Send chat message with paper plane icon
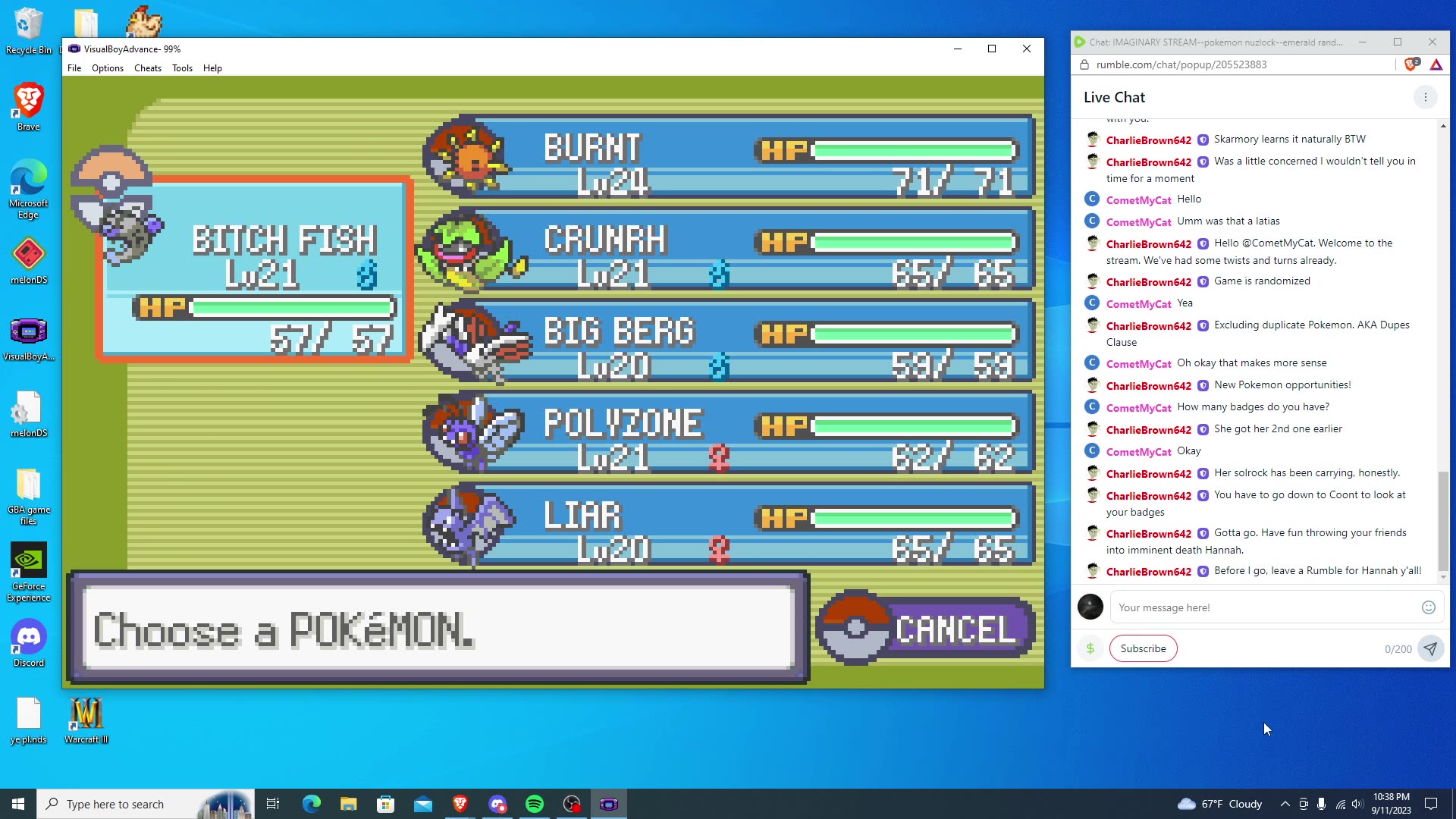1456x819 pixels. (x=1430, y=648)
